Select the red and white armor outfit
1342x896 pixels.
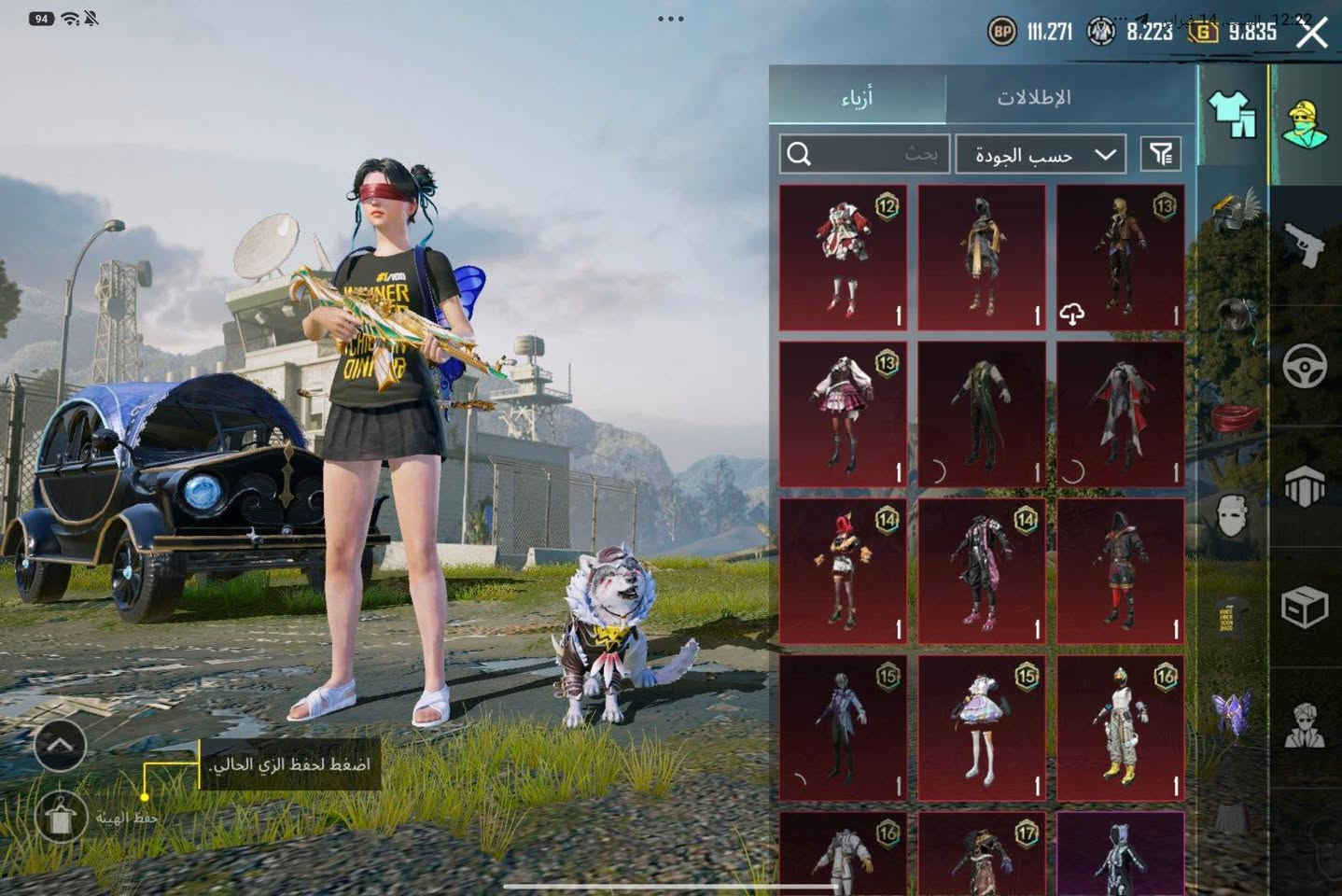pyautogui.click(x=843, y=257)
